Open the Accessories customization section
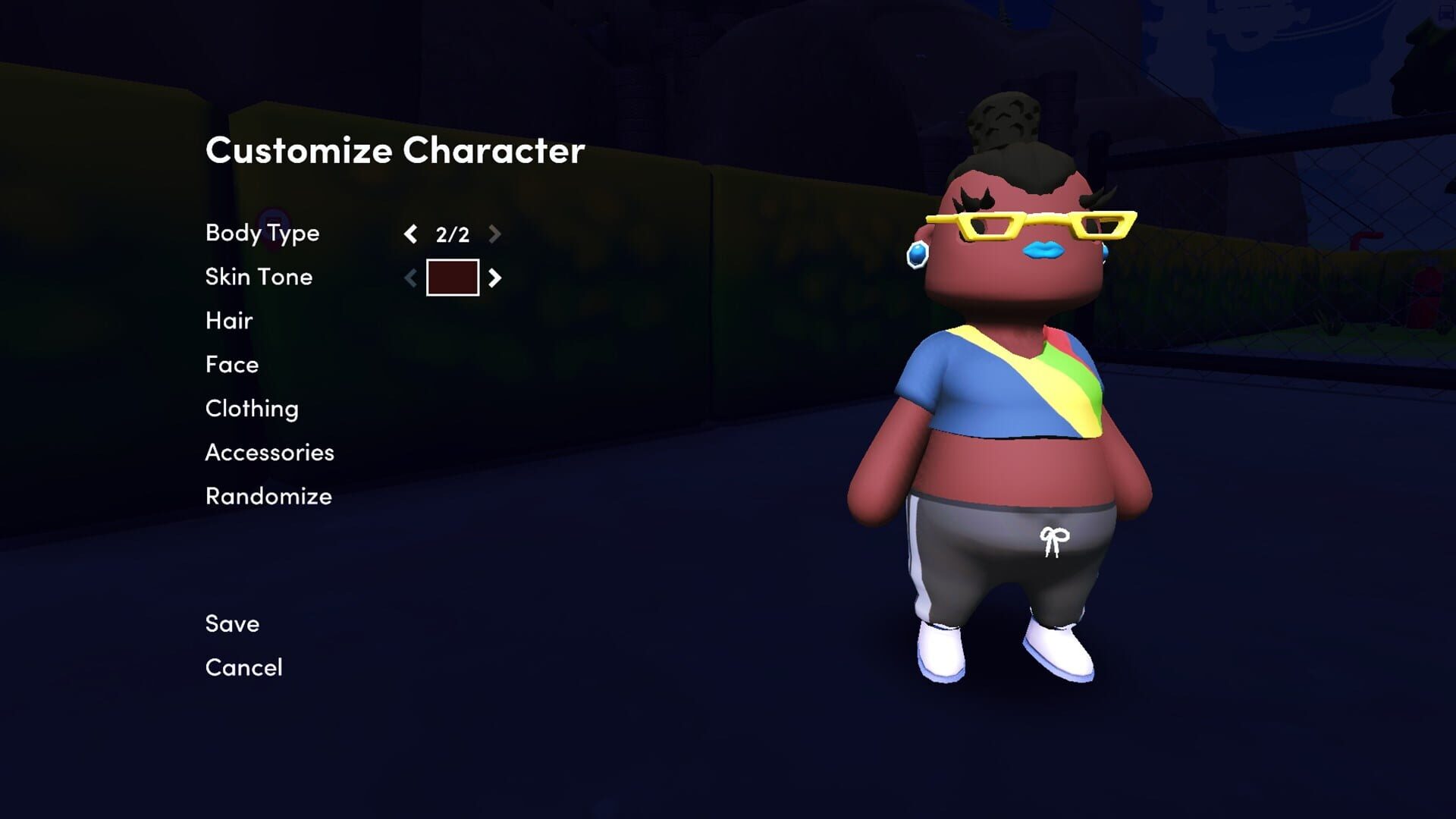Screen dimensions: 1456x819 click(270, 453)
